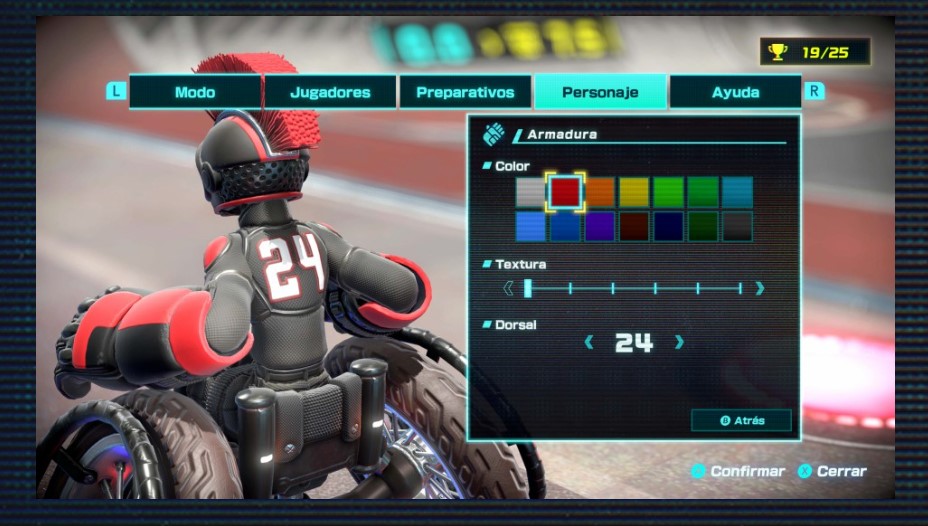Click the Textura slider's left arrow
Viewport: 928px width, 526px height.
(508, 289)
